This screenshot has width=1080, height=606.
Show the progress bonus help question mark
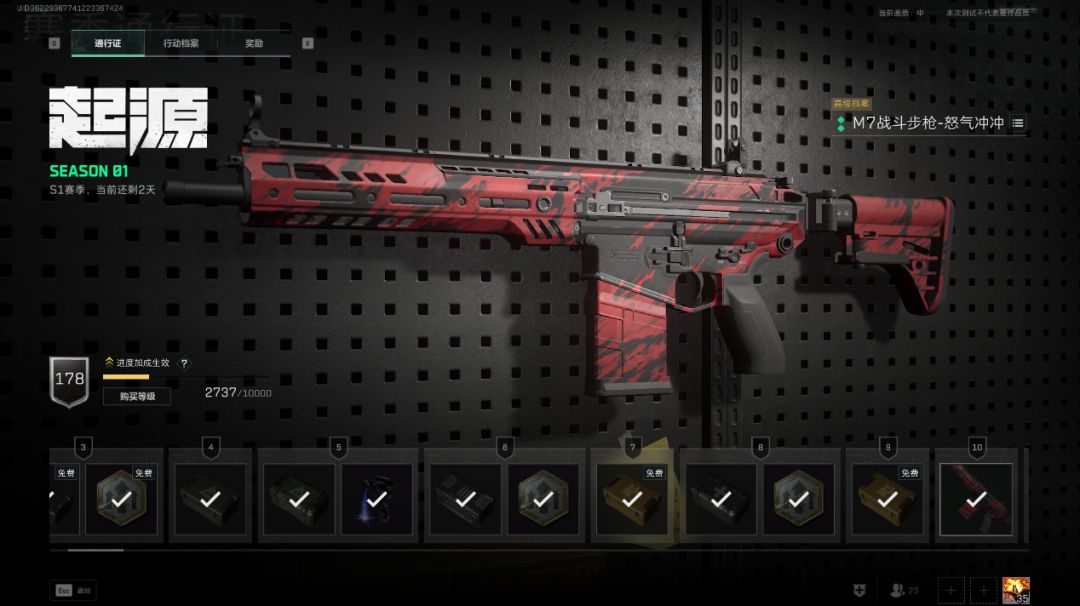[x=184, y=363]
